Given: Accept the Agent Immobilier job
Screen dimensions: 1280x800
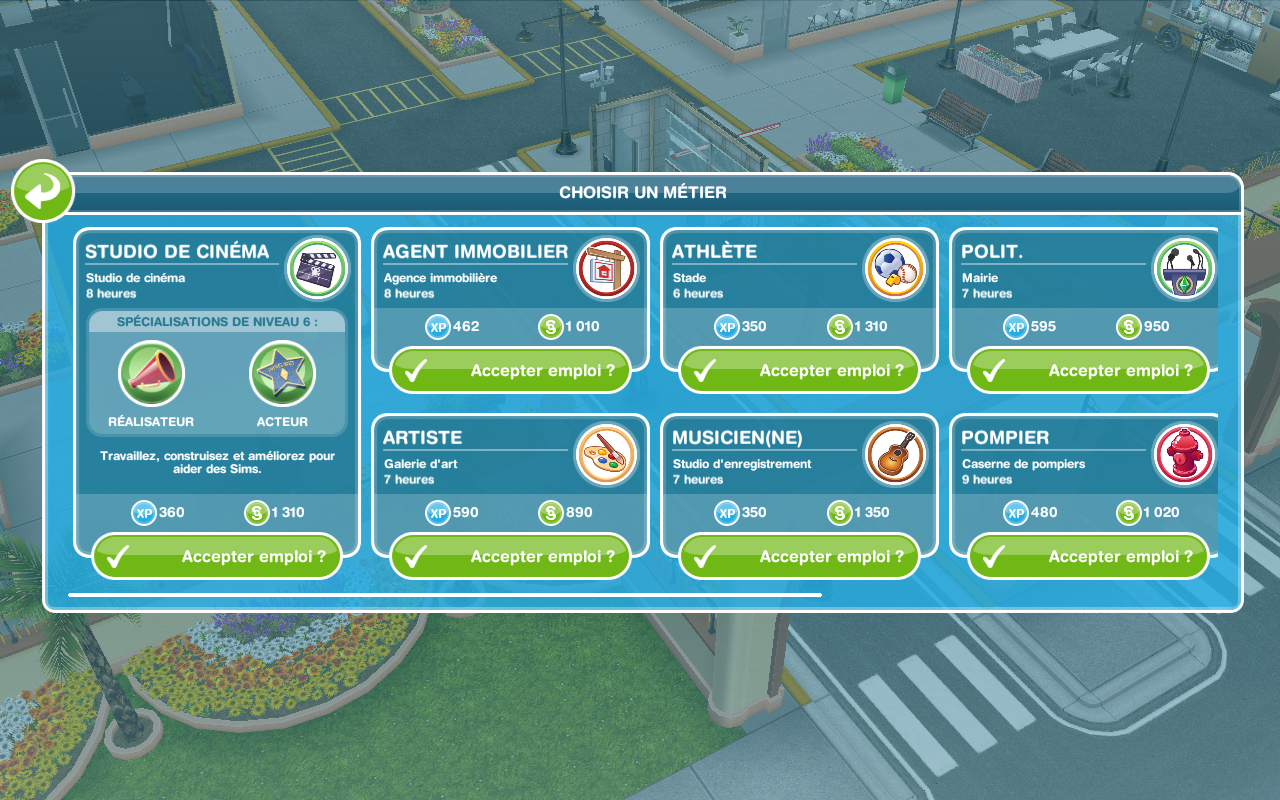Looking at the screenshot, I should coord(510,371).
